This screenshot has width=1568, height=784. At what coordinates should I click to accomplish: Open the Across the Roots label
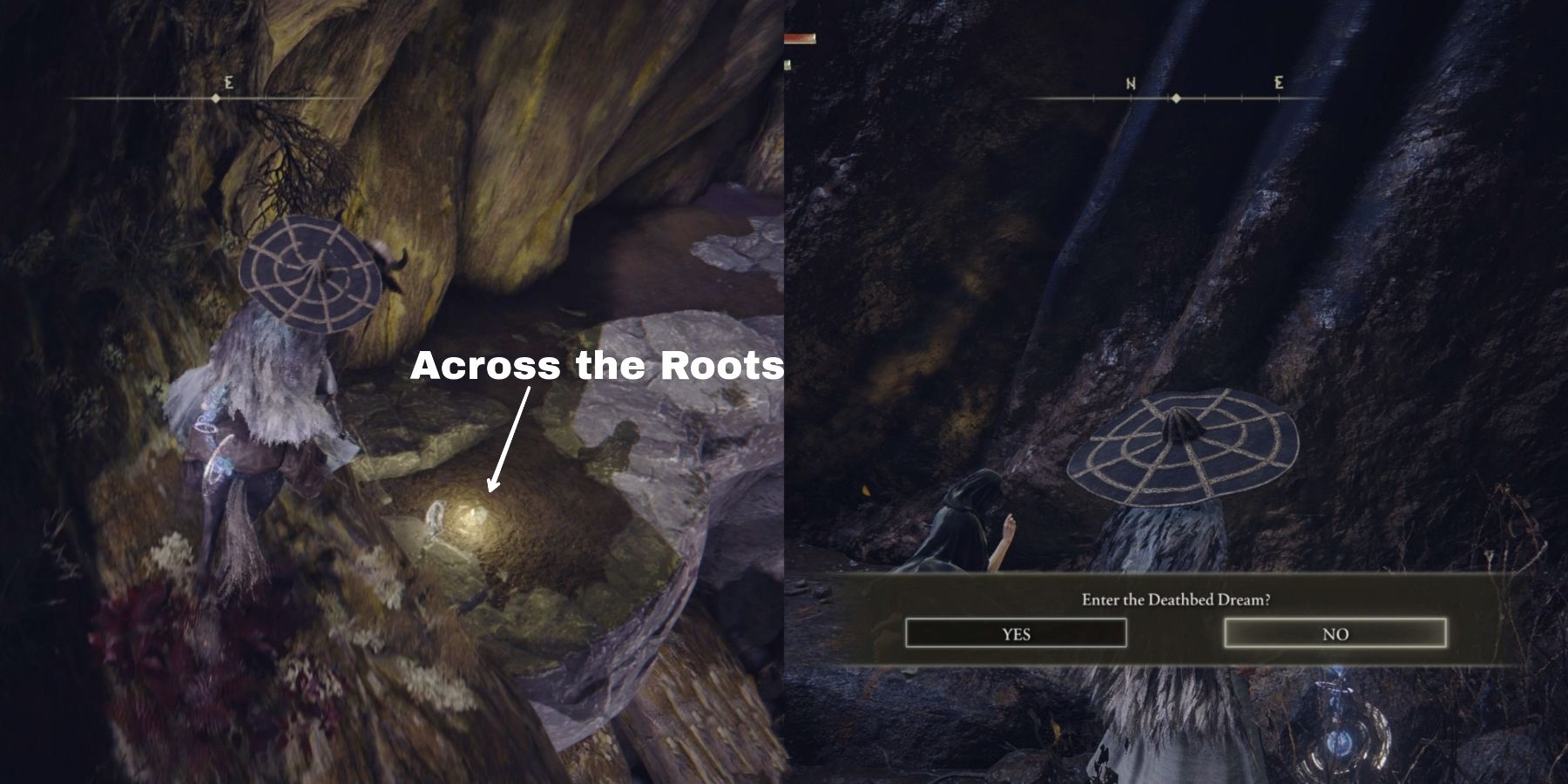point(597,368)
